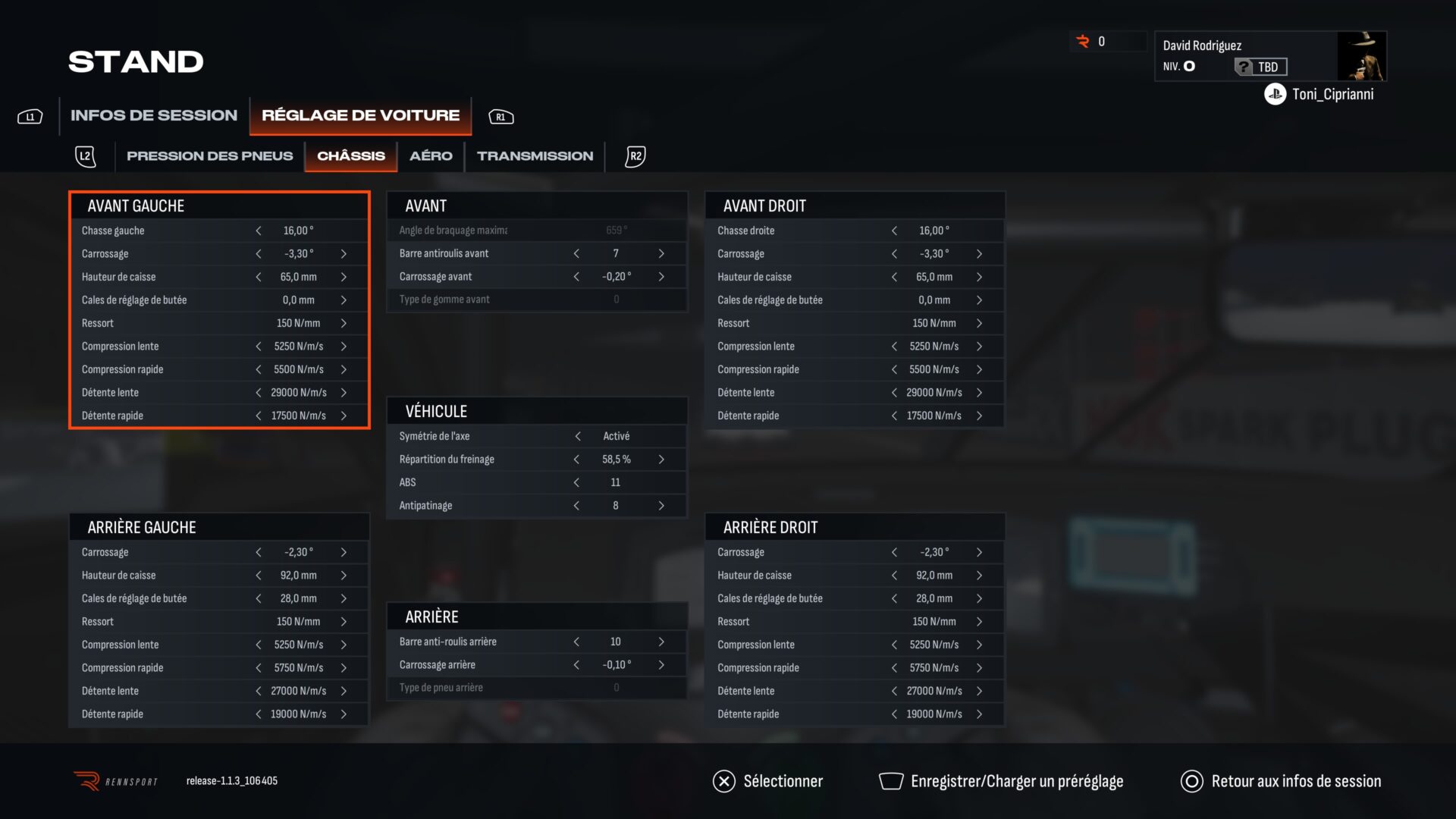Decrease Arrière Droit Compression lente

(894, 645)
